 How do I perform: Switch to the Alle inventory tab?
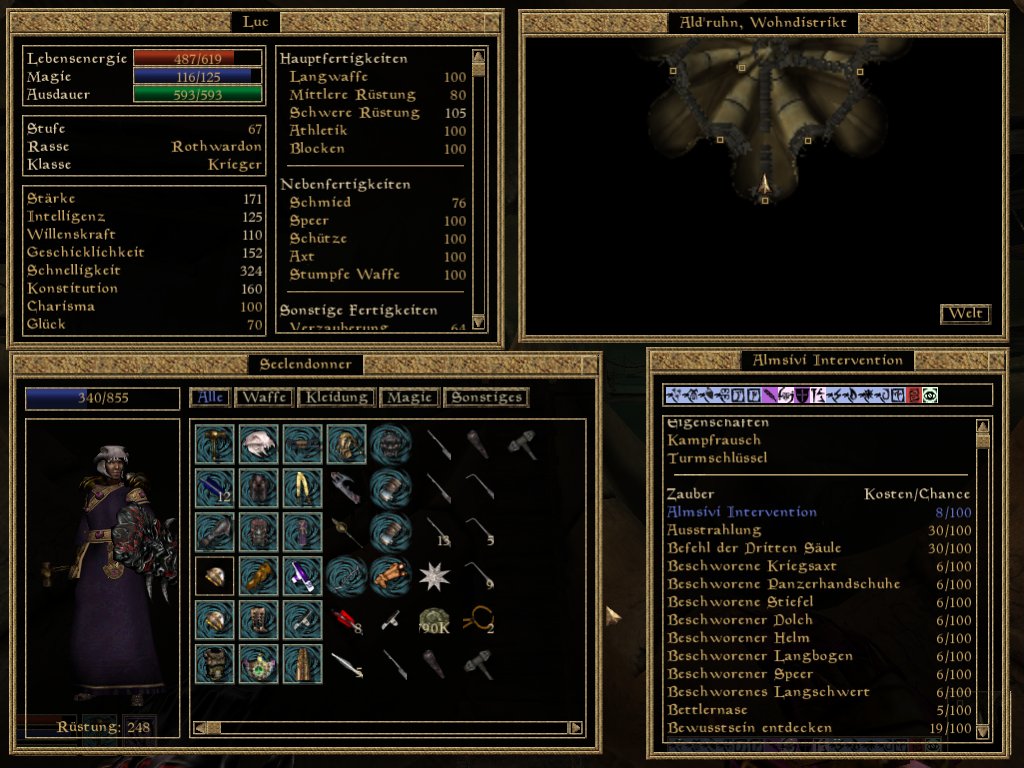(x=210, y=398)
